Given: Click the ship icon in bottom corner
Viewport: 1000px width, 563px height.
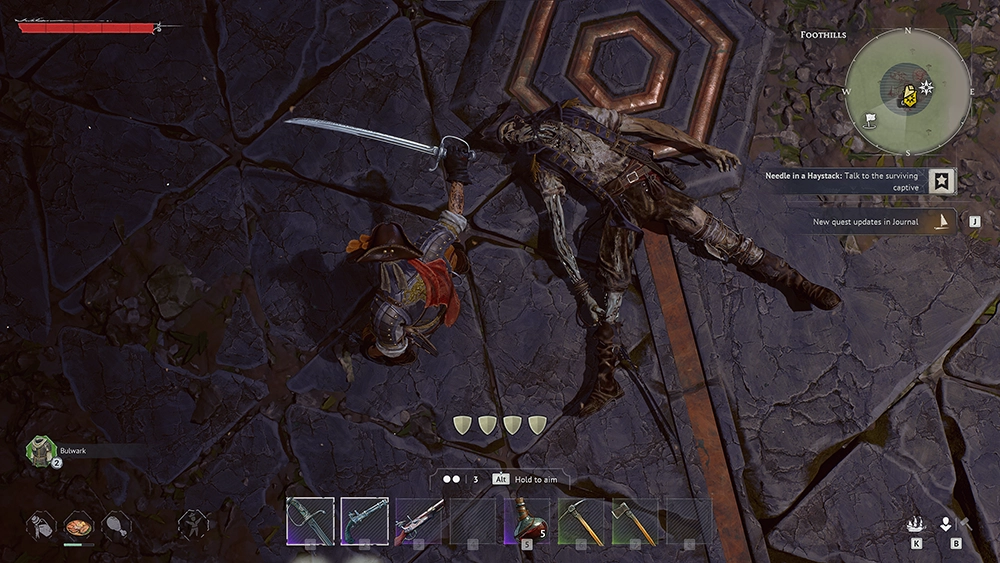Looking at the screenshot, I should 916,523.
